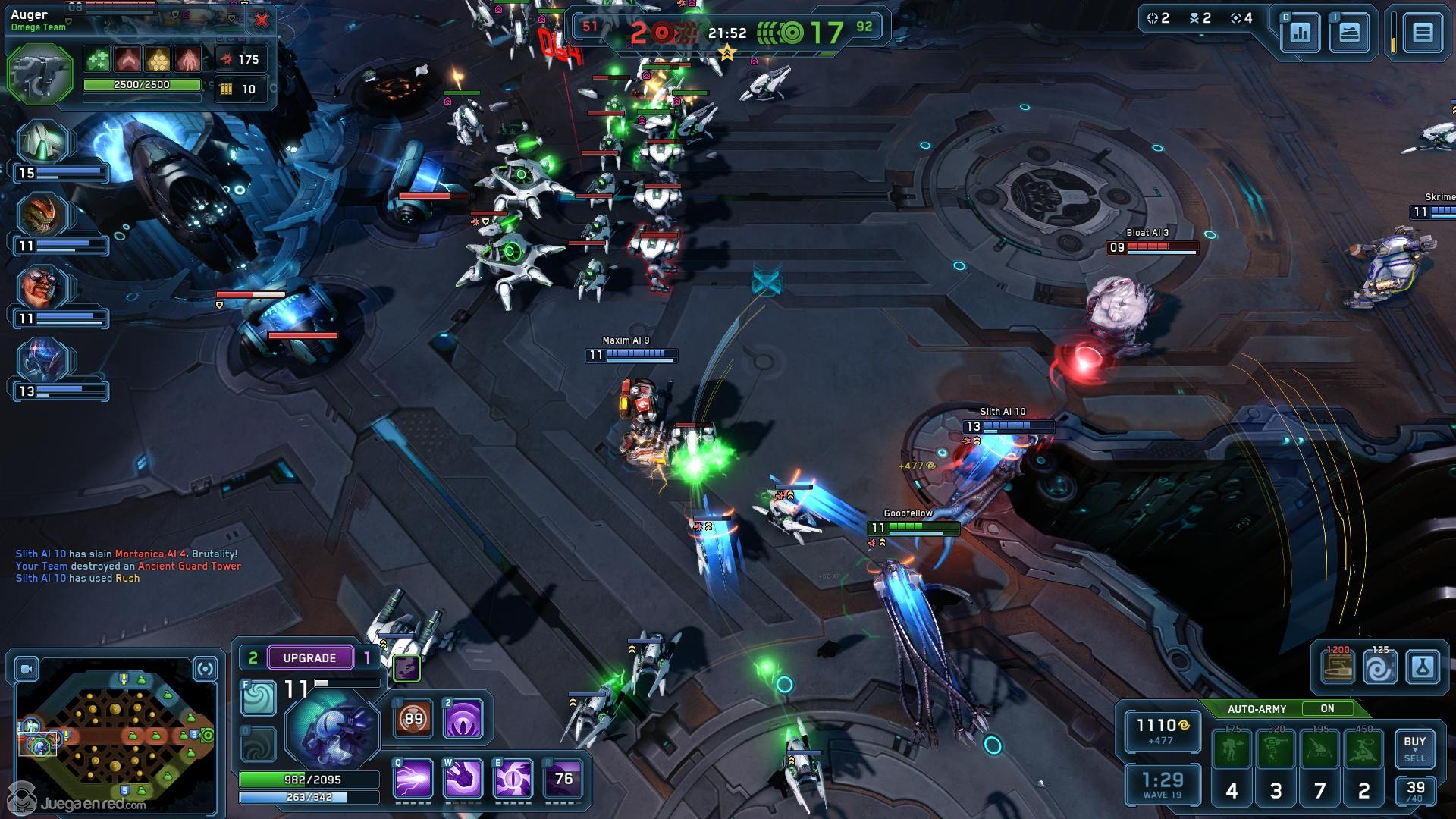Select the level 15 ally portrait
Screen dimensions: 1456x819
pyautogui.click(x=43, y=143)
